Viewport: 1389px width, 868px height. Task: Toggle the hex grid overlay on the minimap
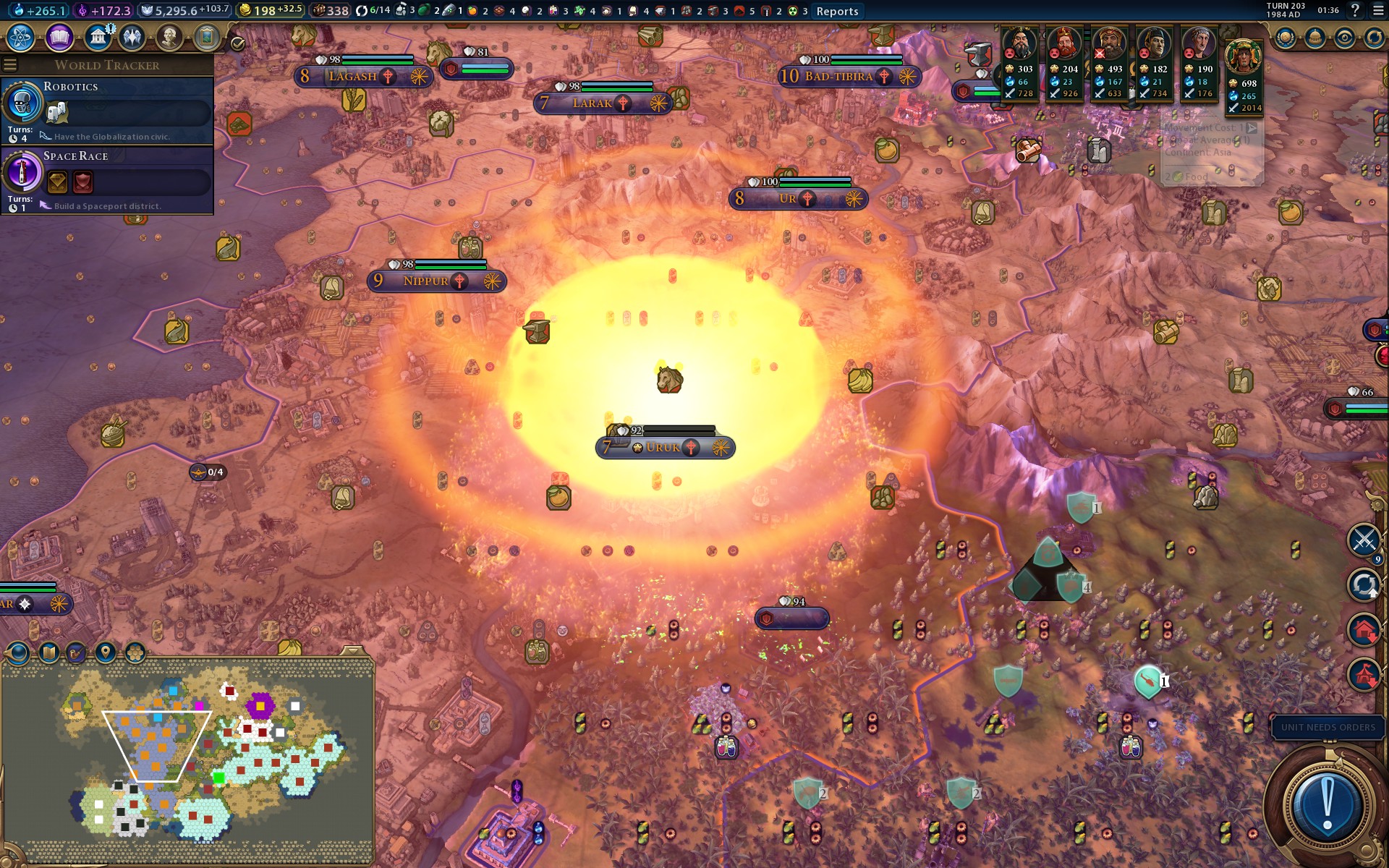(x=135, y=652)
